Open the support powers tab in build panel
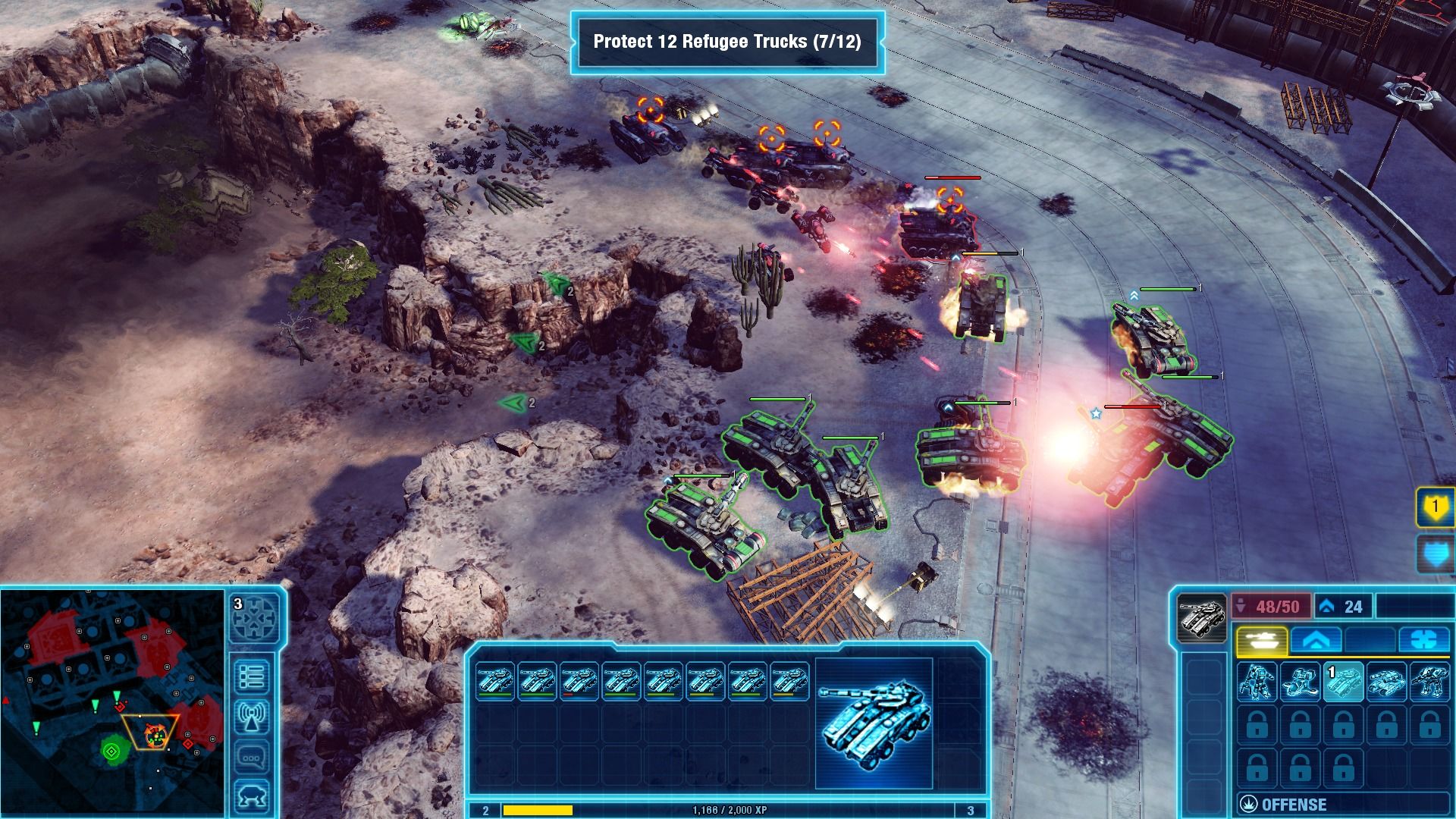 point(1424,640)
